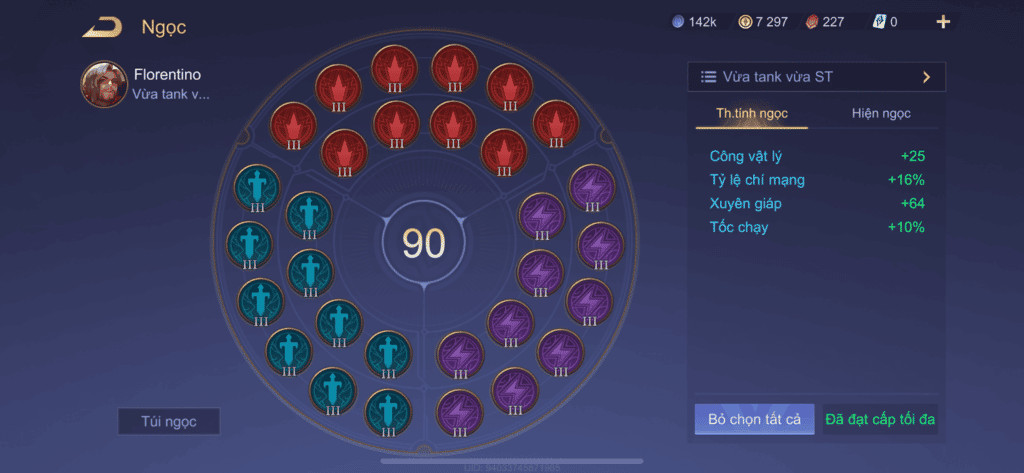Add currency with the plus icon
Screen dimensions: 1024x473
click(943, 22)
